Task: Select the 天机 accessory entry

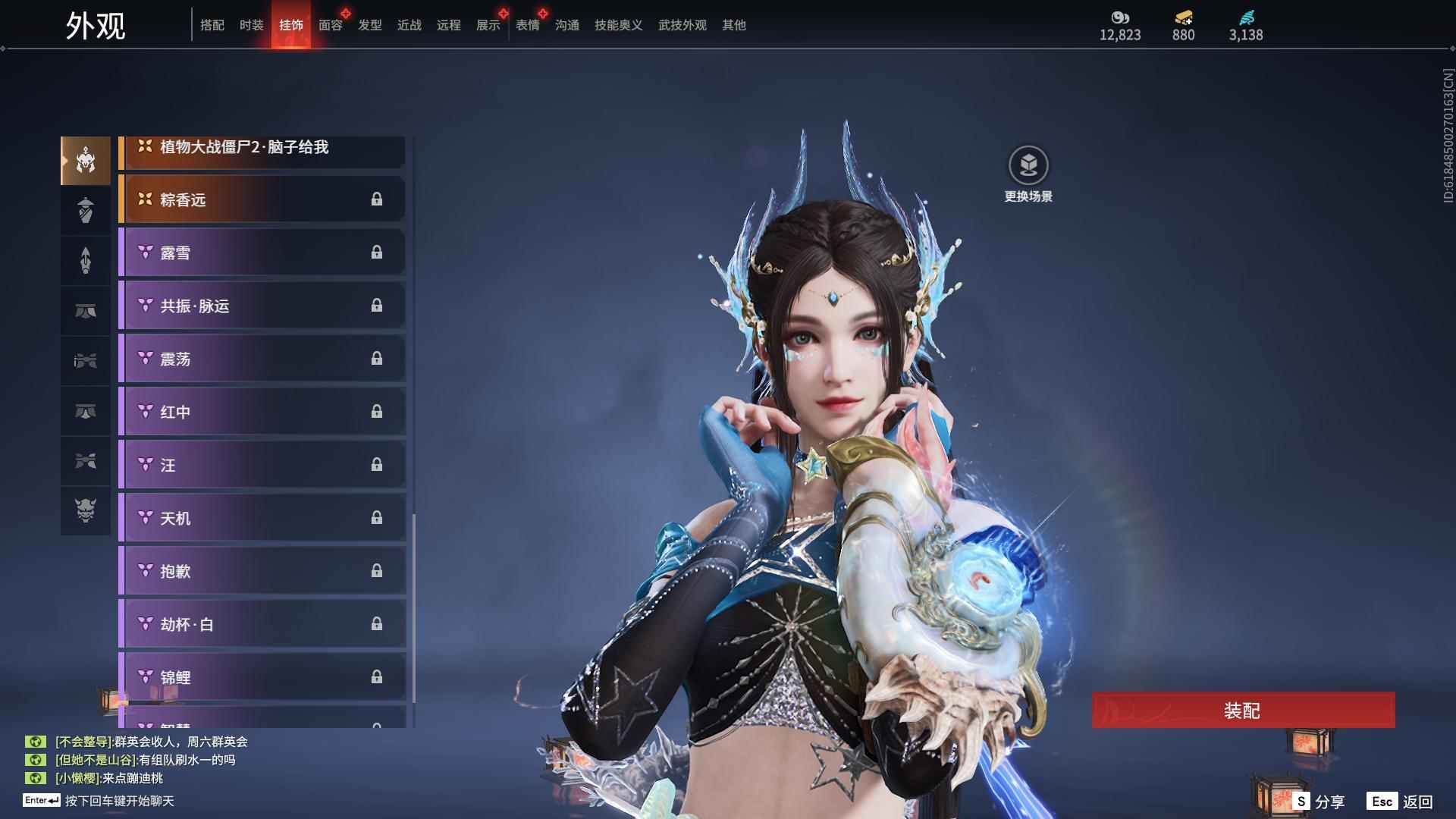Action: pos(262,518)
